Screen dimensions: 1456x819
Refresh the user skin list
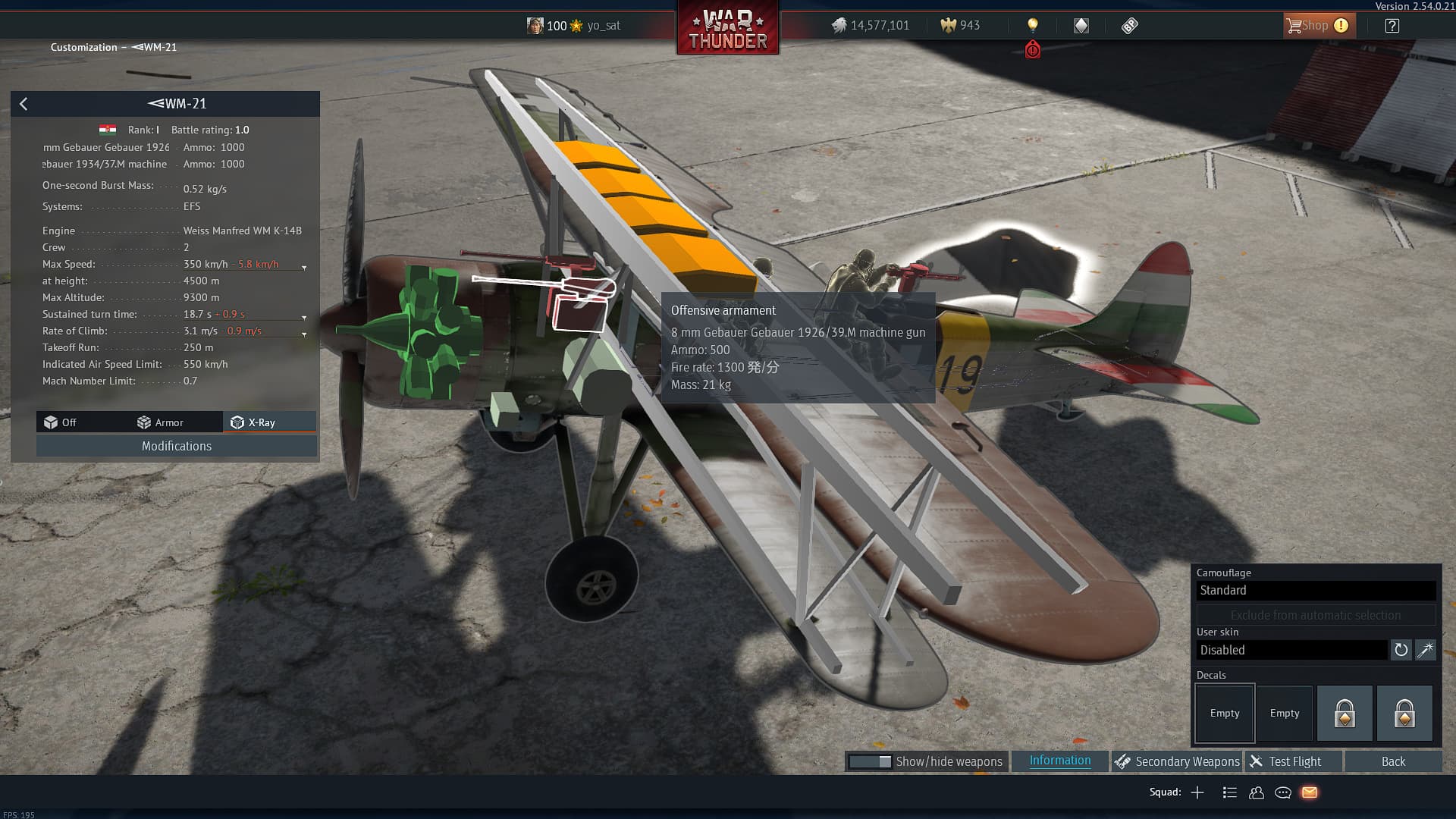pos(1401,650)
